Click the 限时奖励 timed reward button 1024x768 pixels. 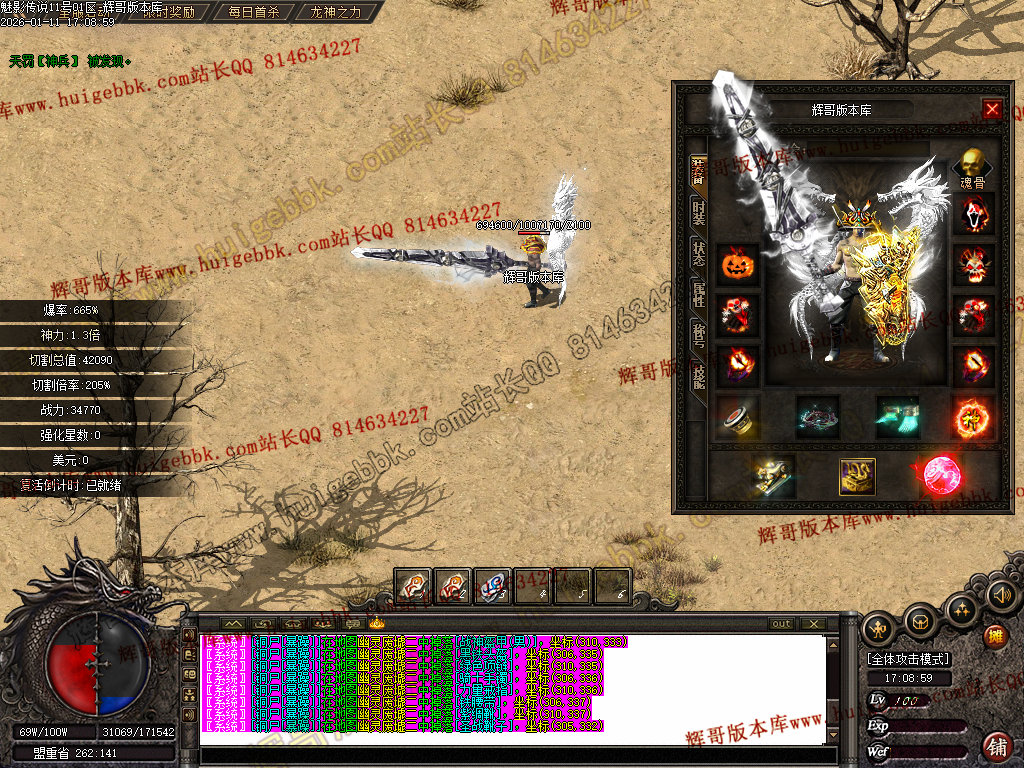coord(168,12)
